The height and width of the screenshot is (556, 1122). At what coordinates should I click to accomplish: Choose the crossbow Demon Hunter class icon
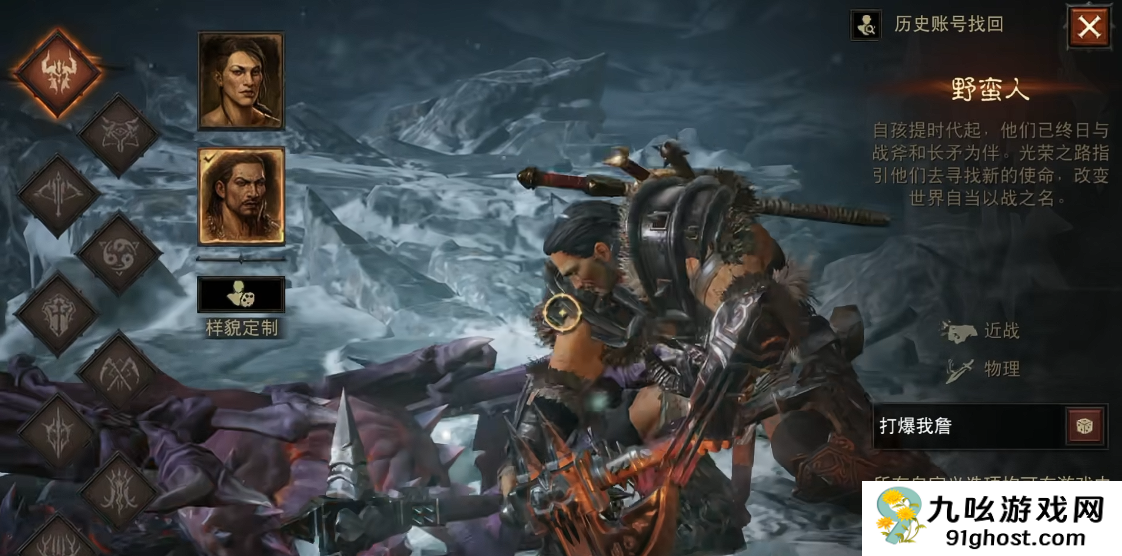(x=57, y=195)
